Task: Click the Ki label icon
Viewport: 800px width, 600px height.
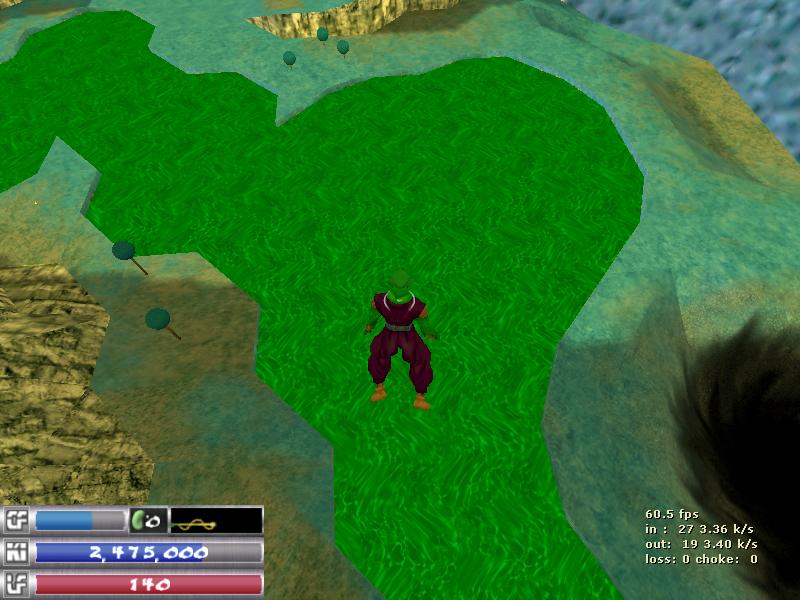Action: 17,553
